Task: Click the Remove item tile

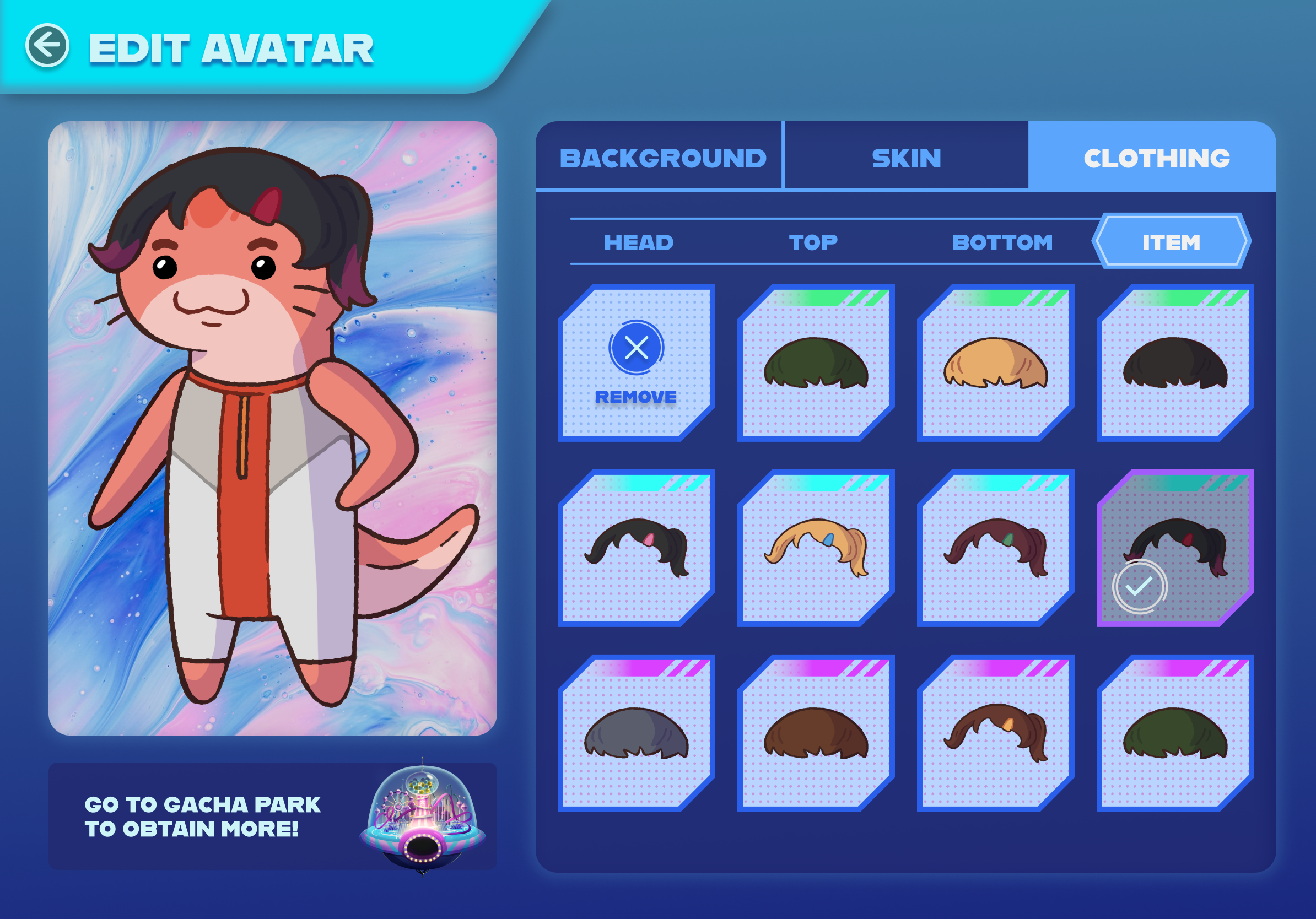Action: pos(636,363)
